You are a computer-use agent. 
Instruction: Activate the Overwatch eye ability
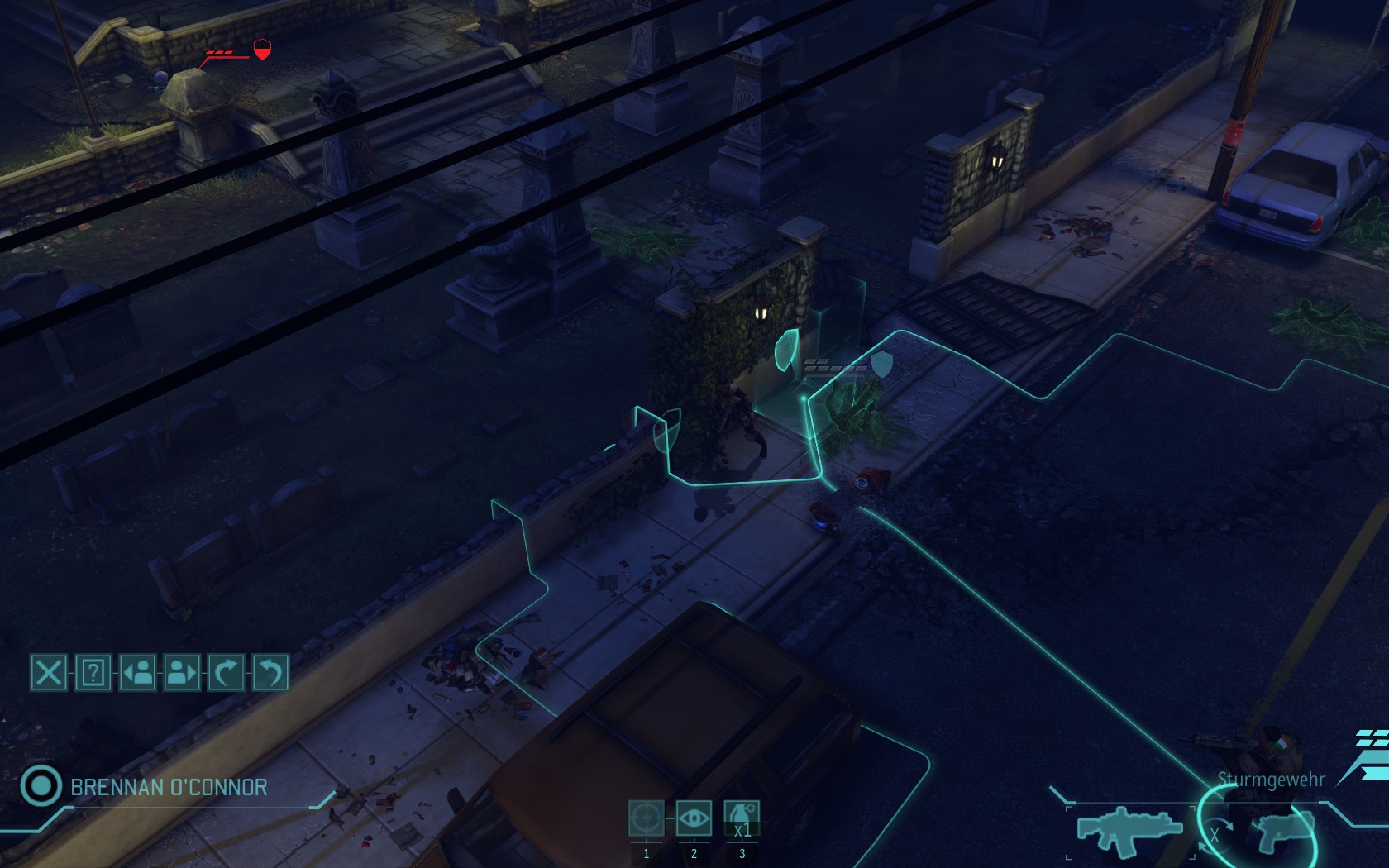694,819
